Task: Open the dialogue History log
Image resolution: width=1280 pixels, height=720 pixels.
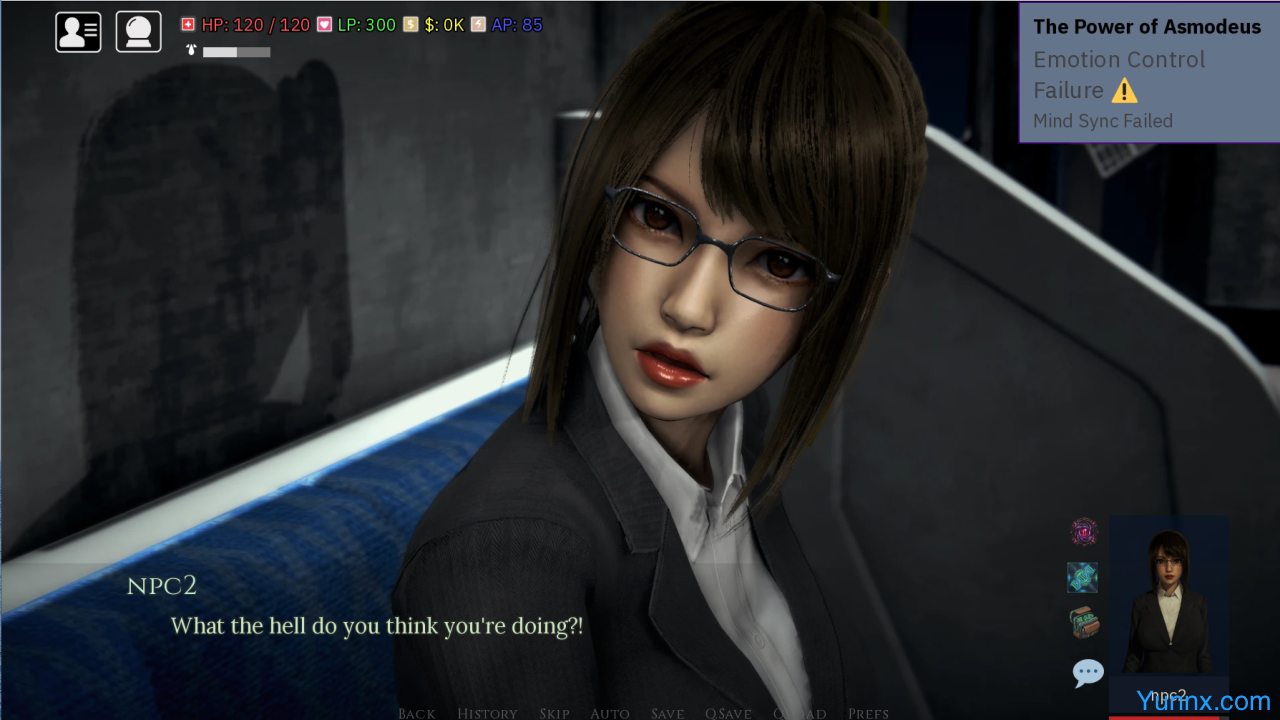Action: coord(487,713)
